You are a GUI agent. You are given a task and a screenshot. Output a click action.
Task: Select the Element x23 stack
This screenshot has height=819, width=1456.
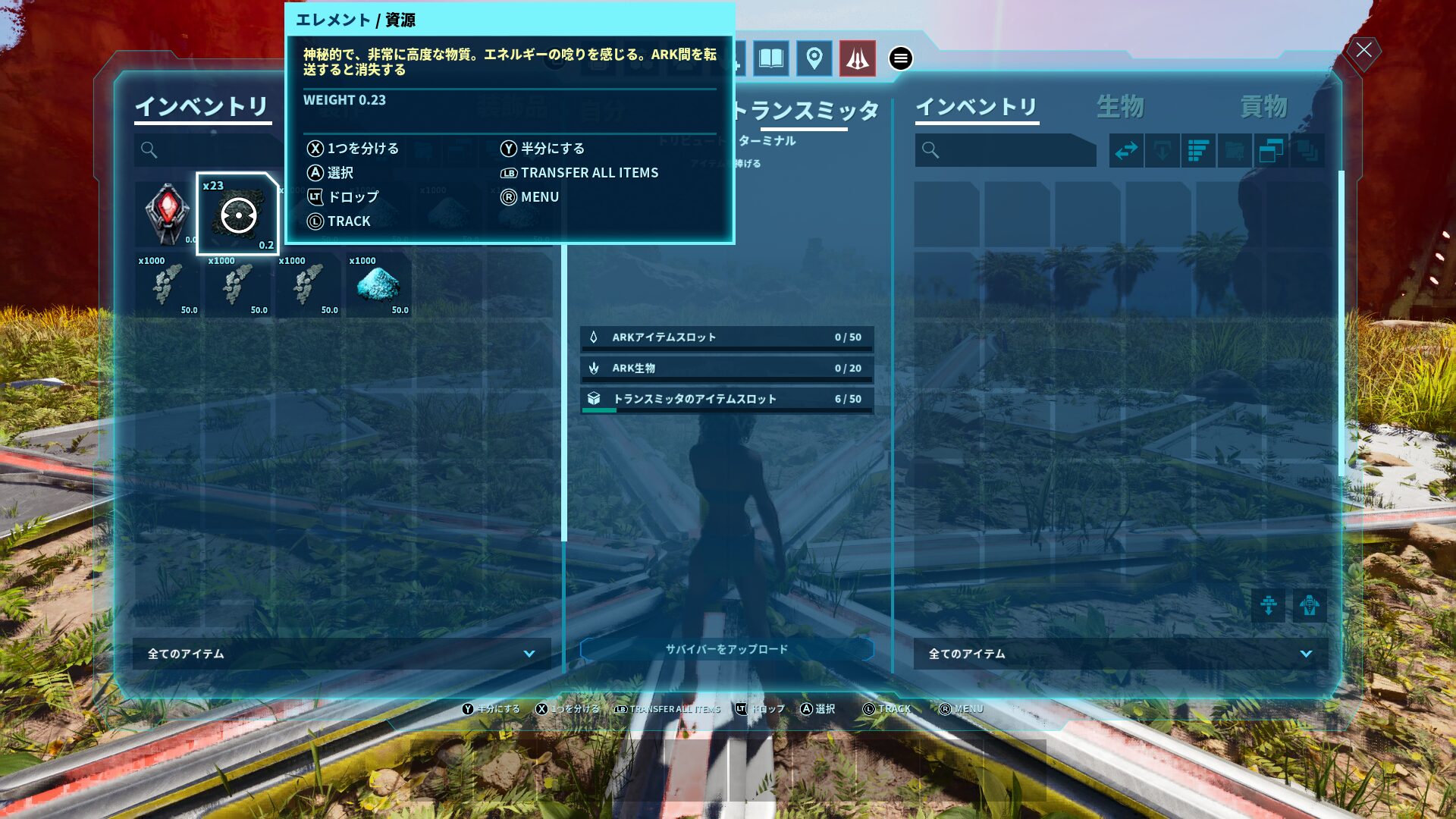point(238,215)
